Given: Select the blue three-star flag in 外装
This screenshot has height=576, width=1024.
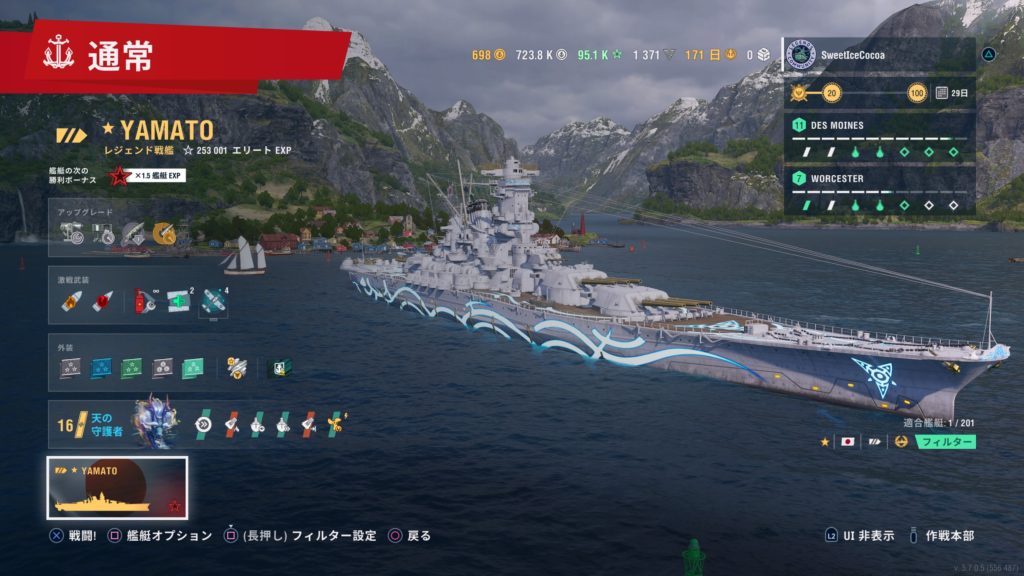Looking at the screenshot, I should tap(101, 367).
